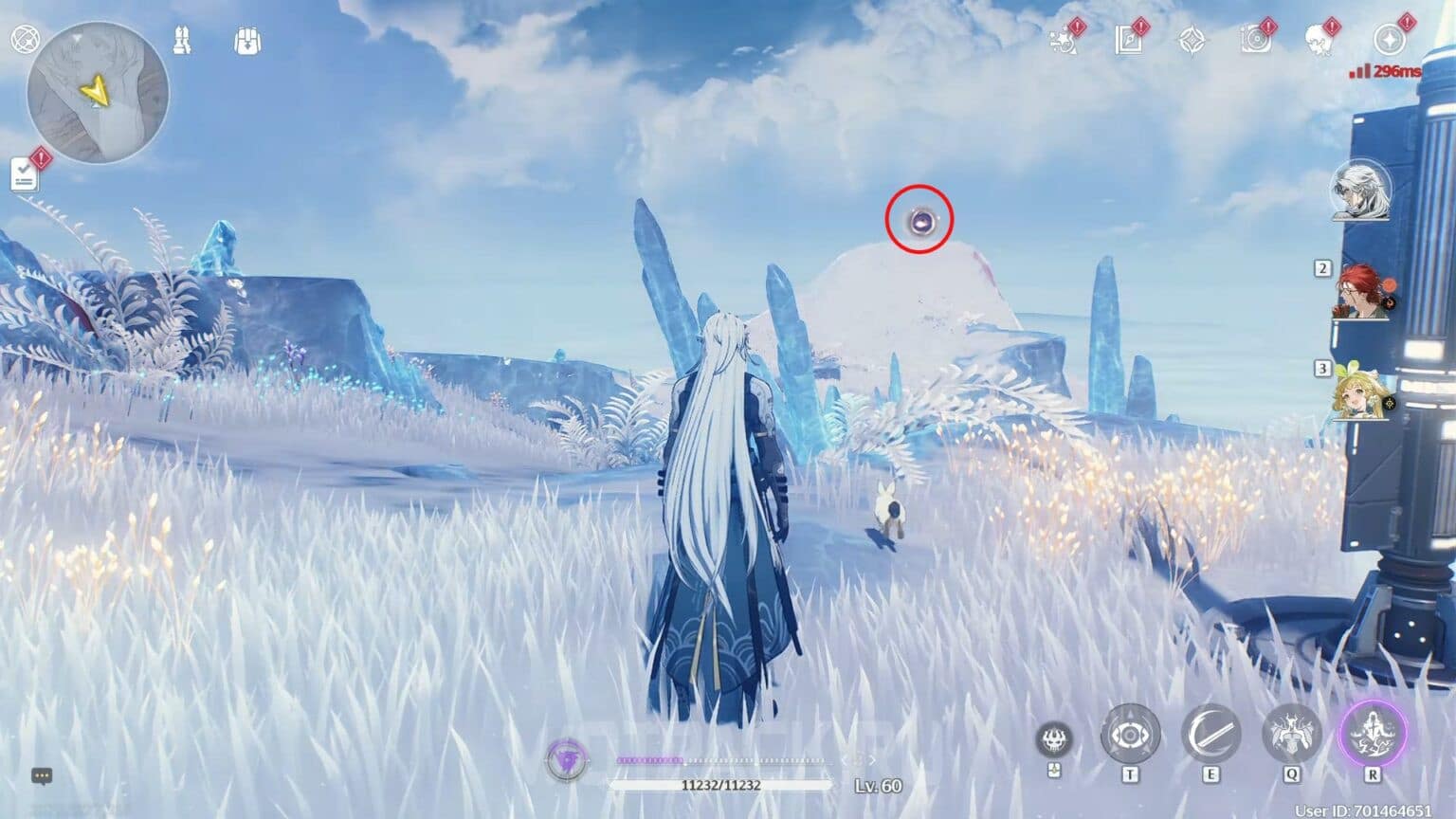The width and height of the screenshot is (1456, 819).
Task: Switch to party member 2
Action: 1359,294
